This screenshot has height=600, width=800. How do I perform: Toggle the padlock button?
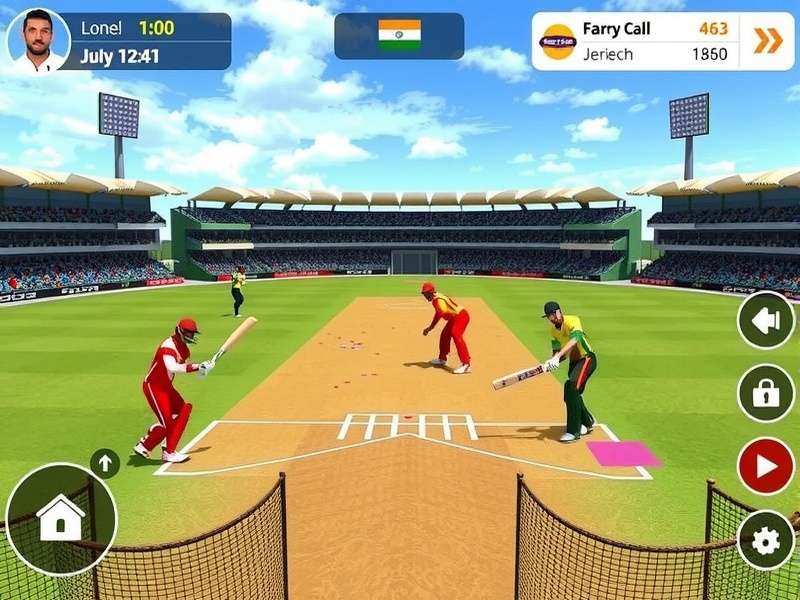click(x=765, y=393)
